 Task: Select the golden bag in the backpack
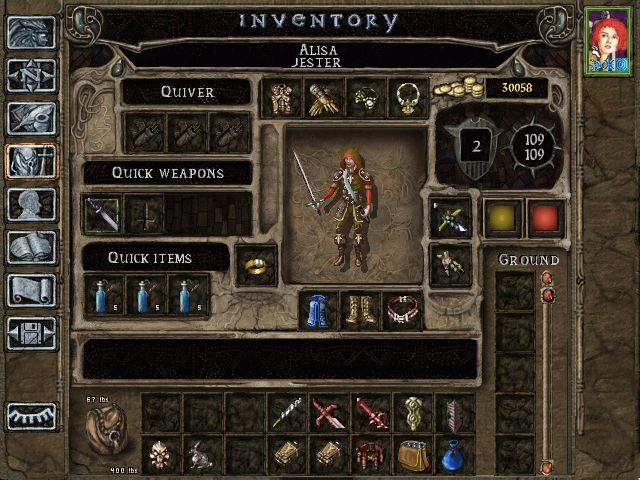413,455
